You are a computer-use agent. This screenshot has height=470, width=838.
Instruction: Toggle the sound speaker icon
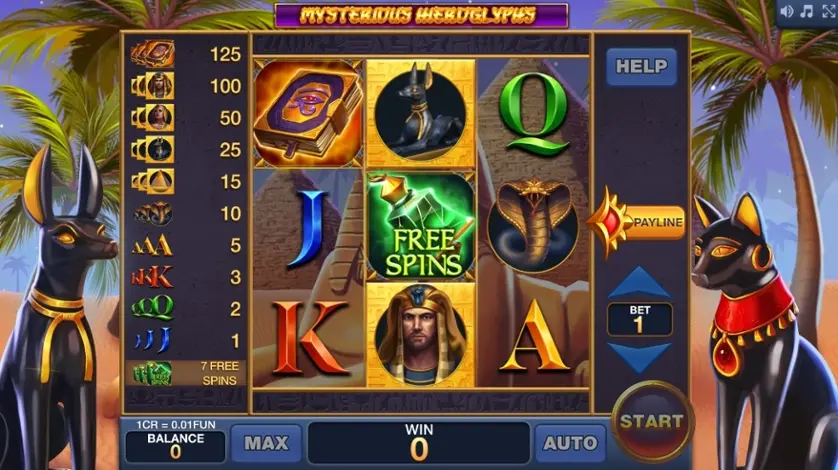pyautogui.click(x=786, y=11)
